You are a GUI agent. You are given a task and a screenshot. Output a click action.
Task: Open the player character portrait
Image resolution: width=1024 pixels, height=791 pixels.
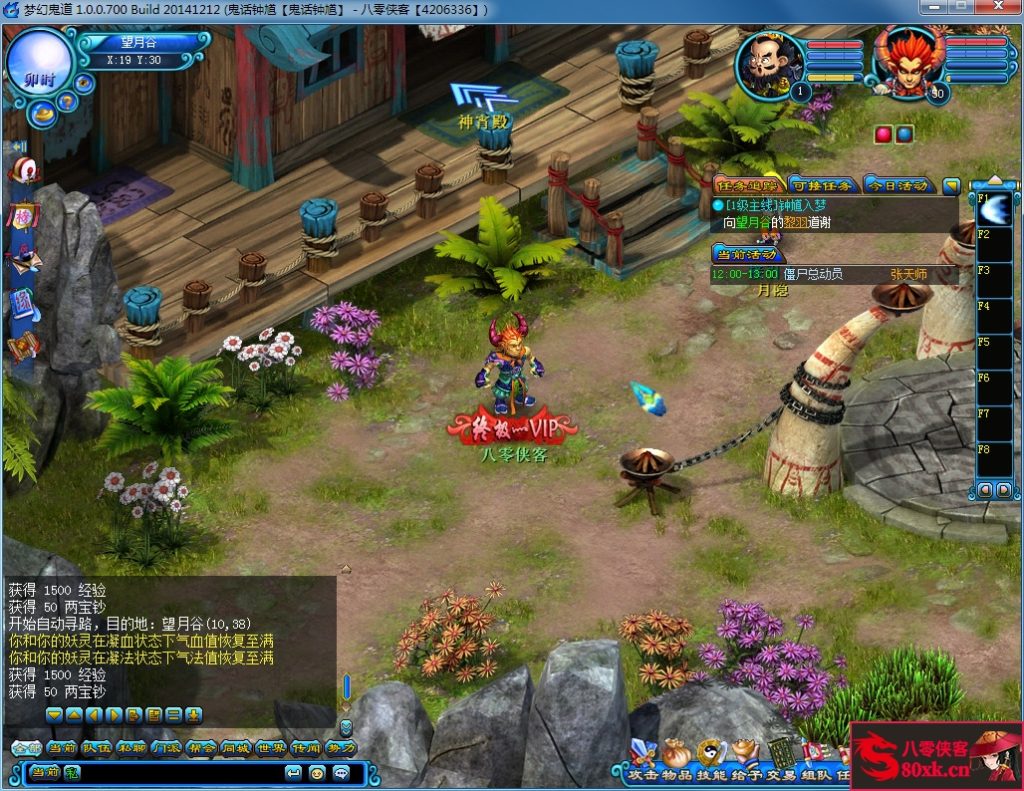coord(907,63)
